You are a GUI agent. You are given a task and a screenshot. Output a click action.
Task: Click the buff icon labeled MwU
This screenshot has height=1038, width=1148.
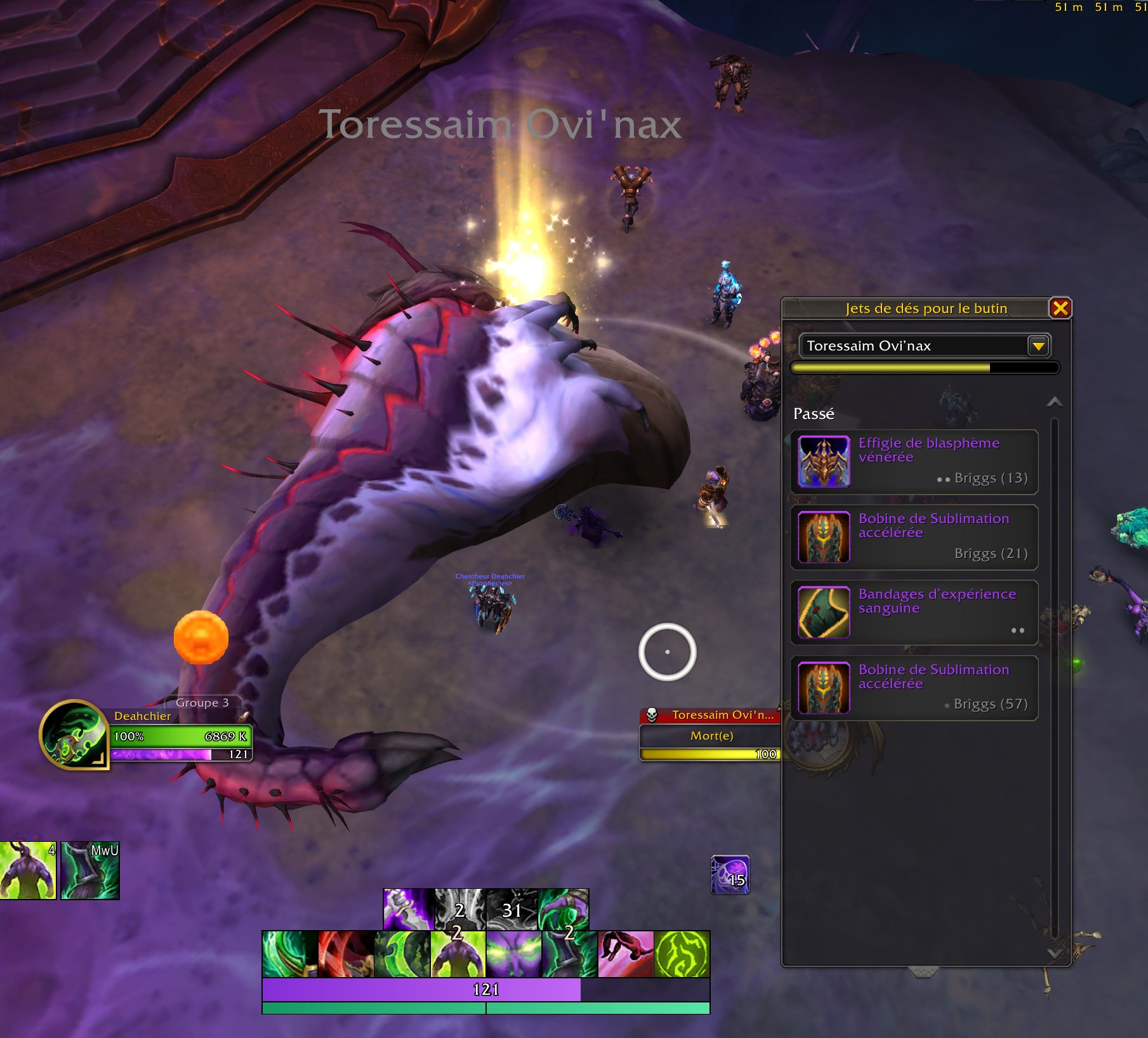[x=90, y=870]
